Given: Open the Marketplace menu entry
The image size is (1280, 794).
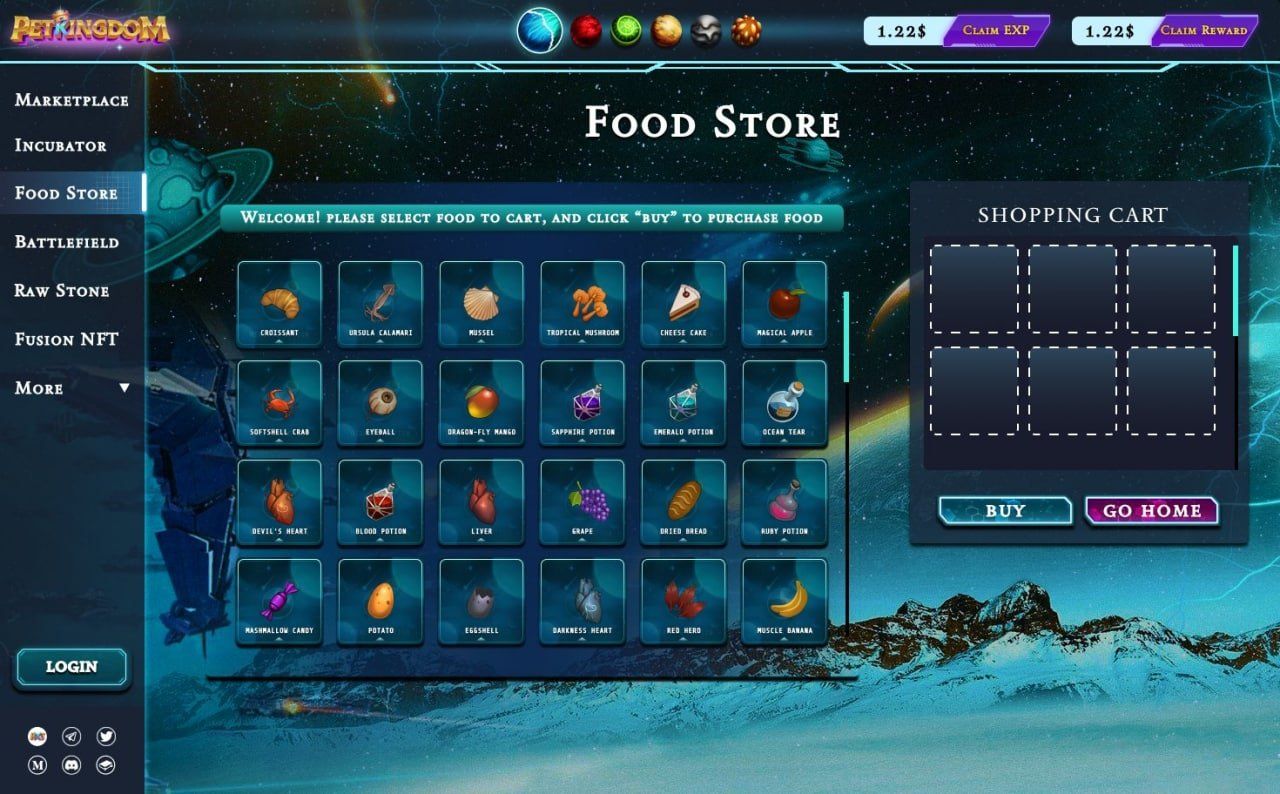Looking at the screenshot, I should pos(71,100).
